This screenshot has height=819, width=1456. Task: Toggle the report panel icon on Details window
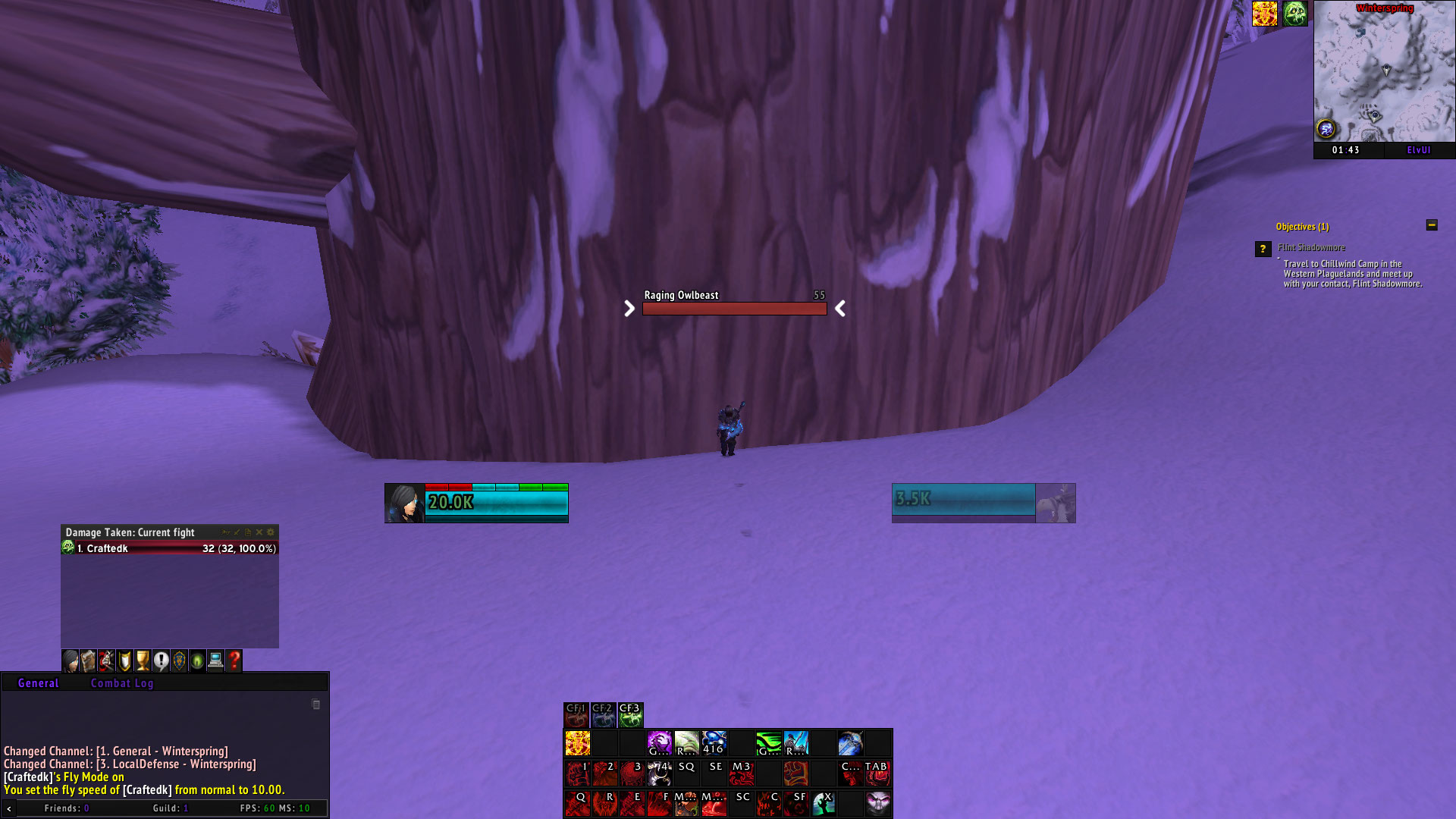click(248, 532)
